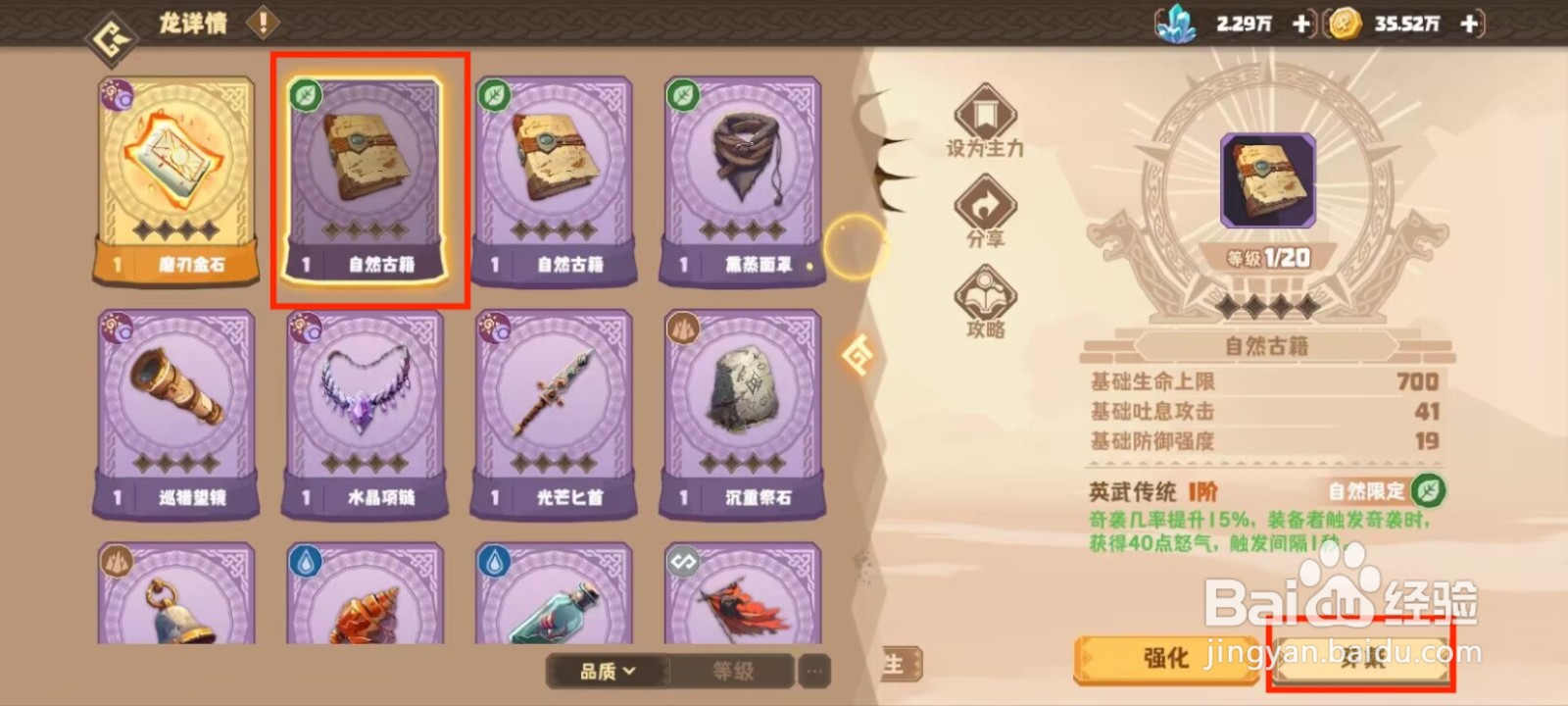Open the 品质 quality filter dropdown
The height and width of the screenshot is (706, 1568).
pos(605,673)
